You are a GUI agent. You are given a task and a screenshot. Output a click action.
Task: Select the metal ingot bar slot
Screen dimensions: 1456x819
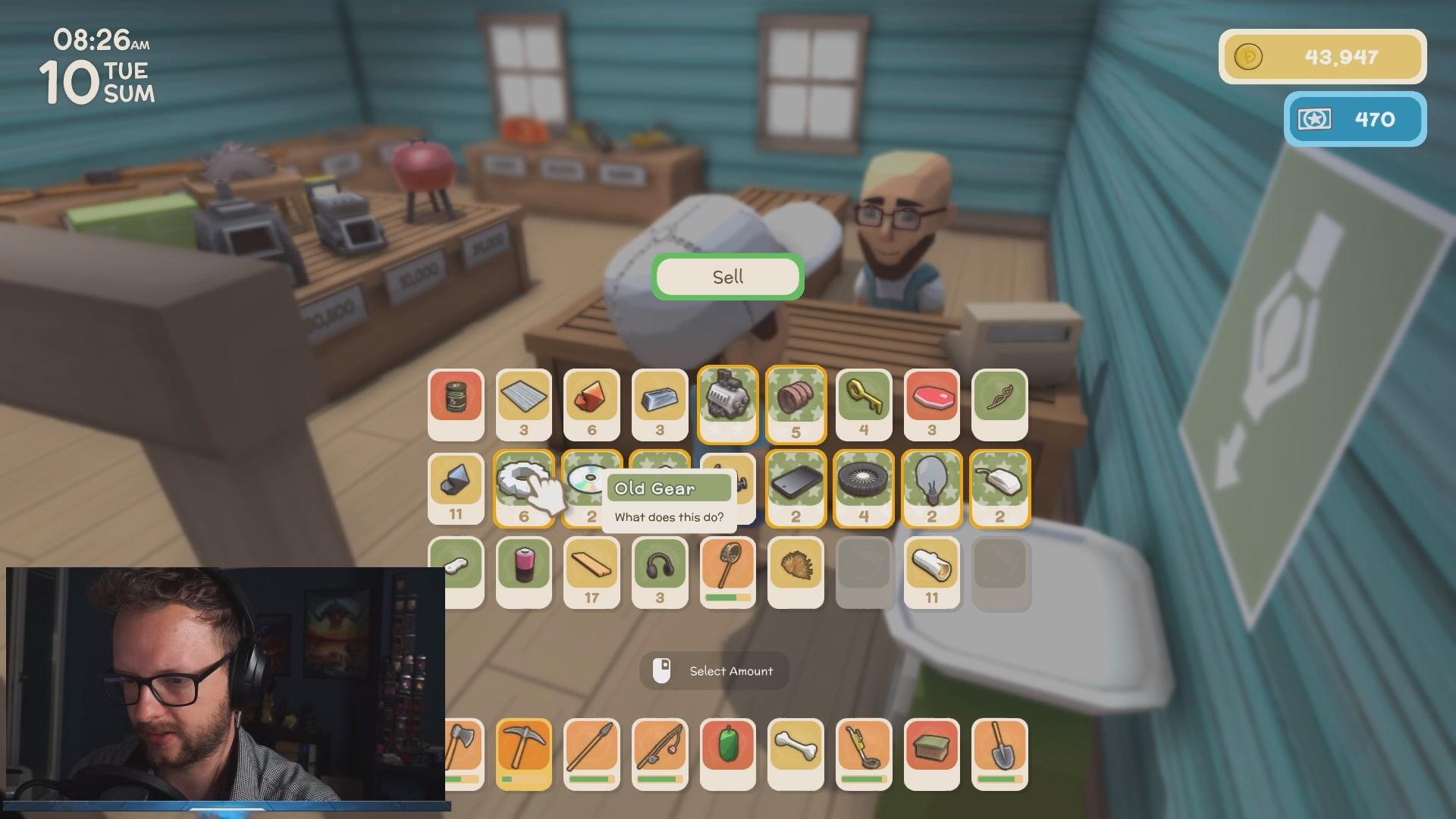pos(660,403)
